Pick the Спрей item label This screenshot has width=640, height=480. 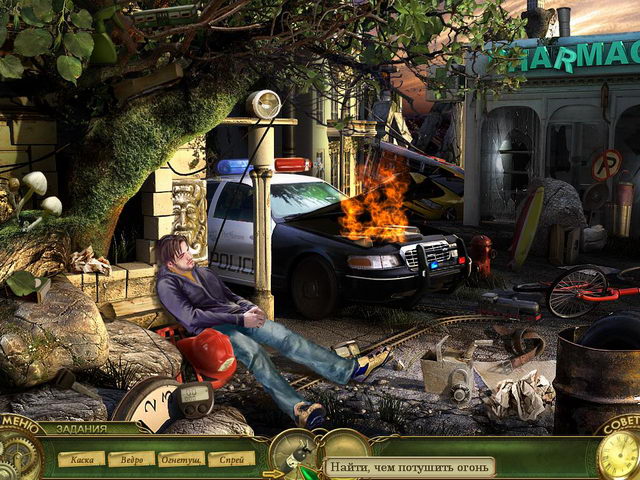coord(233,459)
